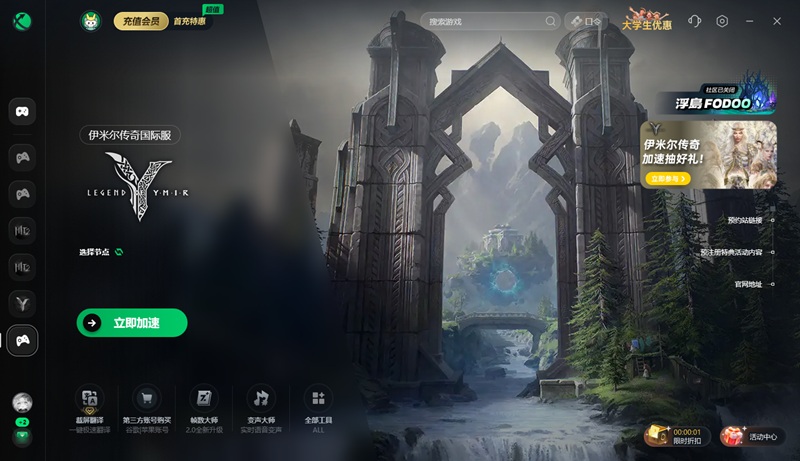Open the 充值会员 membership recharge button

140,21
